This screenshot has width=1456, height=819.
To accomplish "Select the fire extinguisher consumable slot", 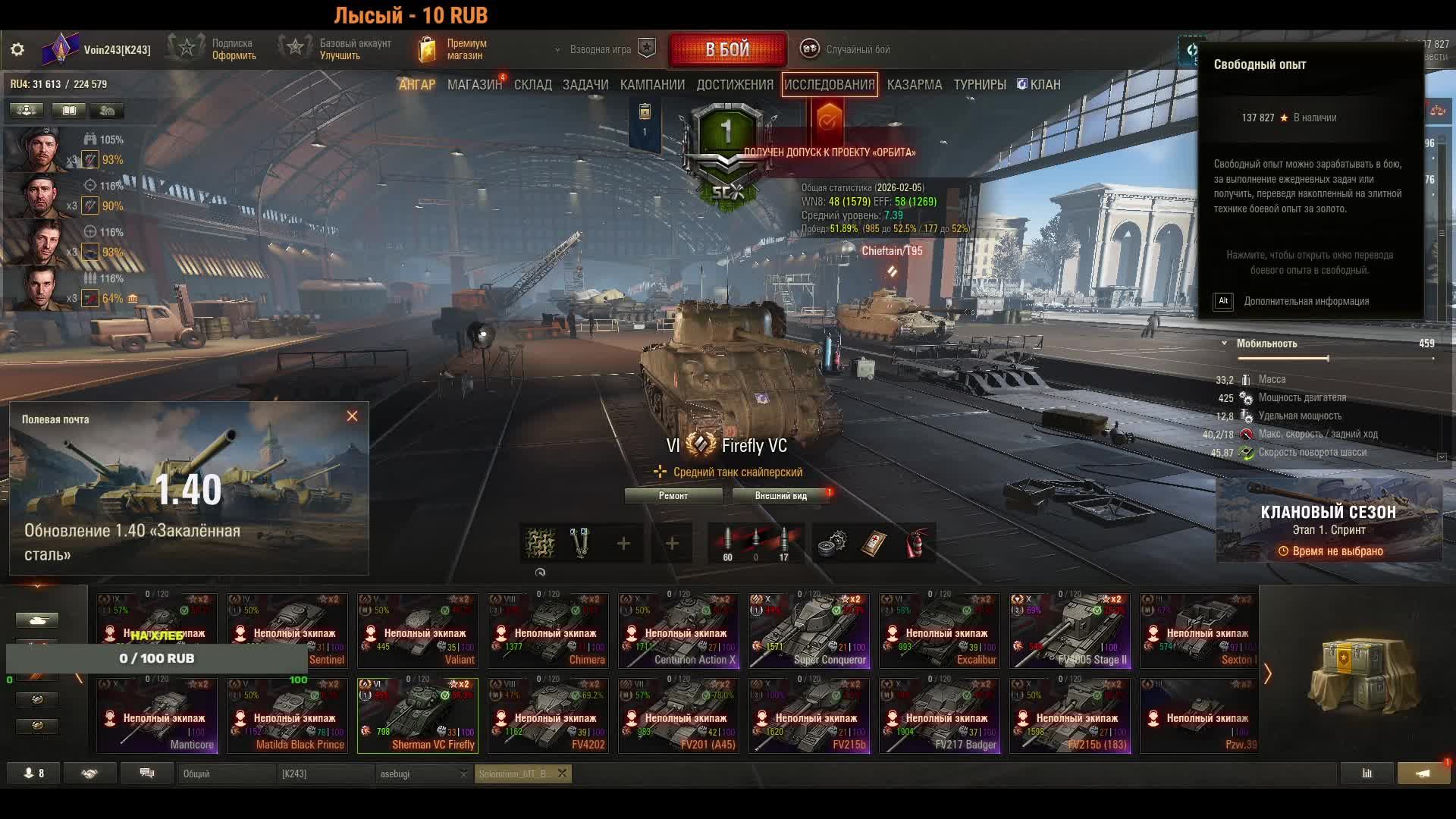I will pyautogui.click(x=916, y=544).
